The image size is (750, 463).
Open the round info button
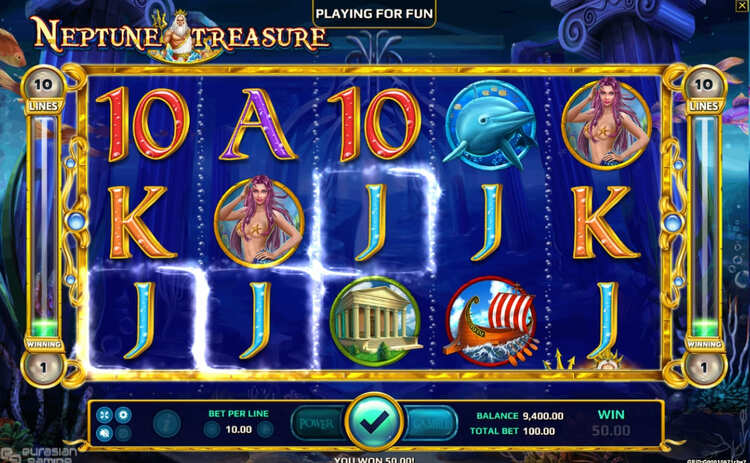(x=166, y=423)
